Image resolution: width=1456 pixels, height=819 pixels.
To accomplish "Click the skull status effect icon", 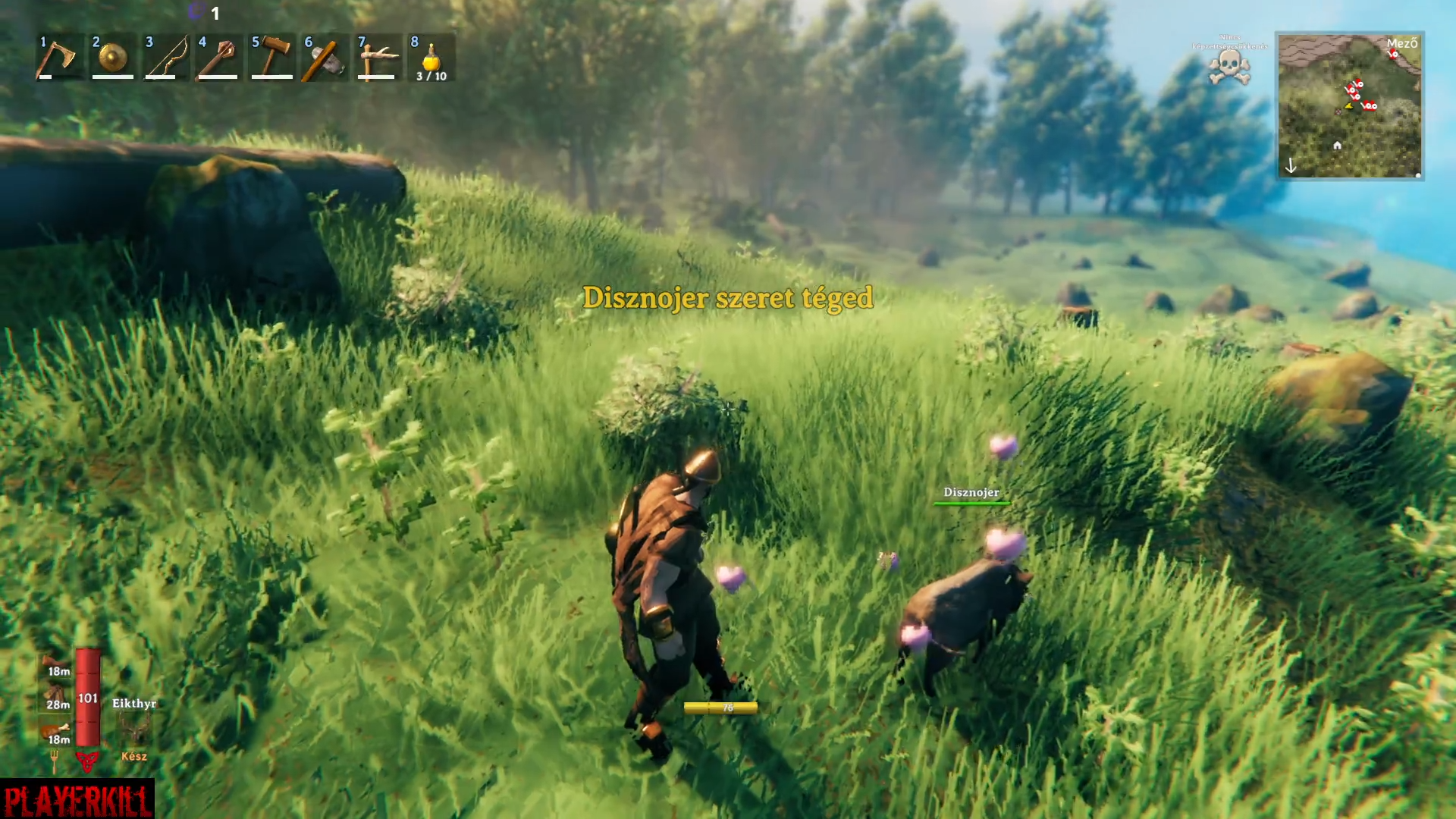I will [x=1229, y=68].
